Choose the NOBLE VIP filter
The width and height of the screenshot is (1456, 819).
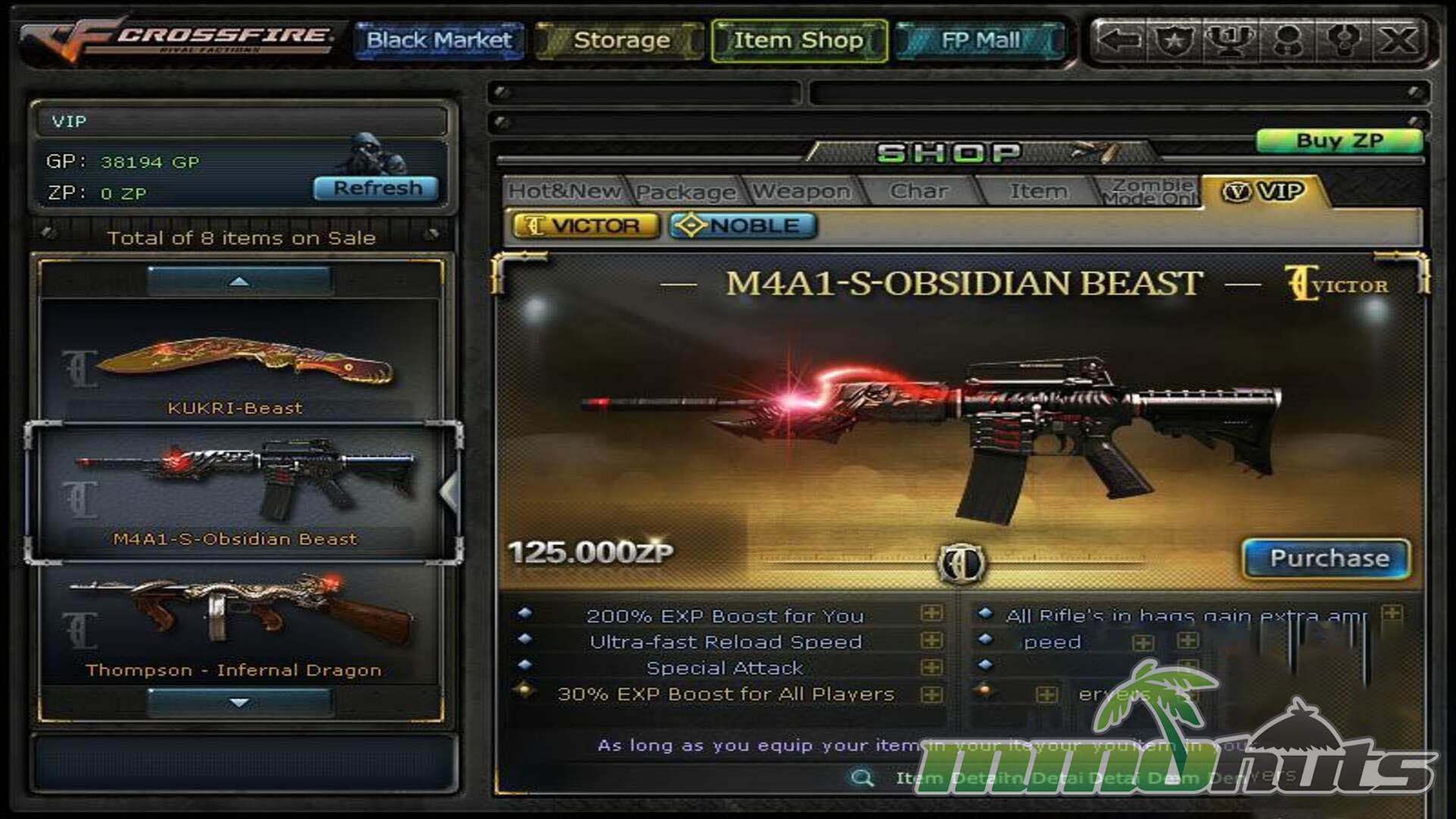click(743, 226)
